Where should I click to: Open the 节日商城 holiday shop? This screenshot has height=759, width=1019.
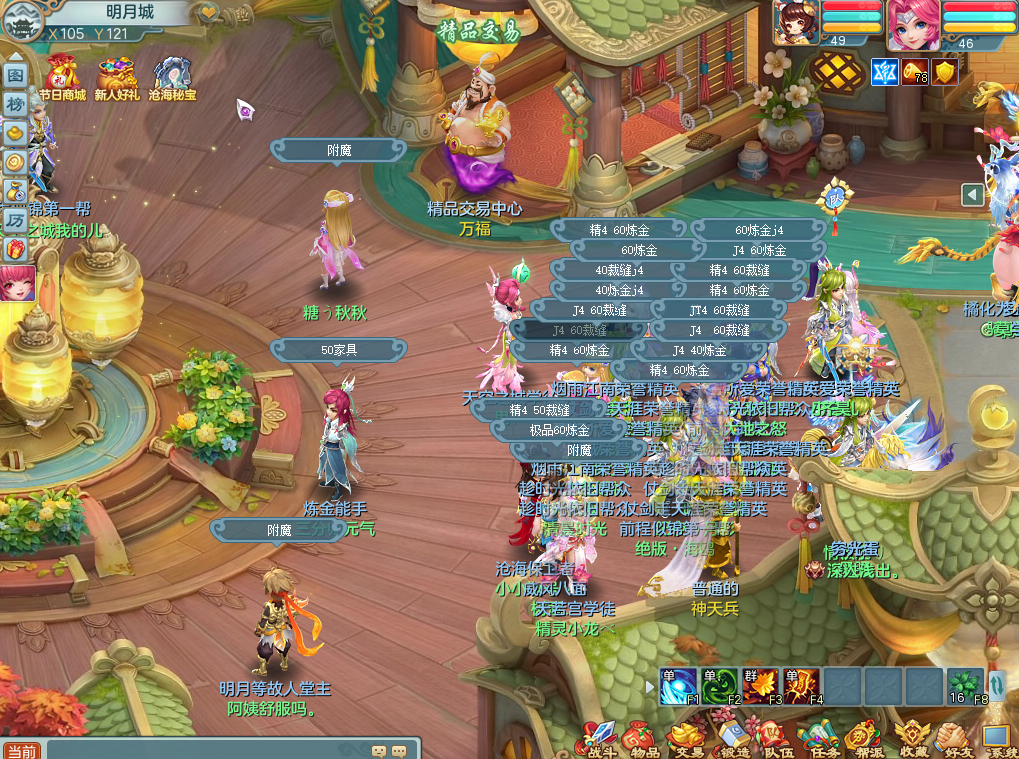pos(62,79)
